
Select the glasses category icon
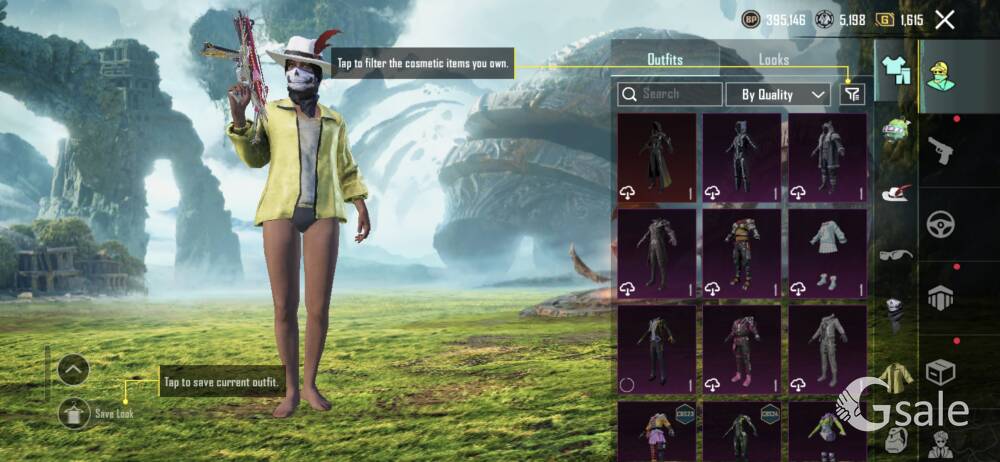tap(895, 254)
